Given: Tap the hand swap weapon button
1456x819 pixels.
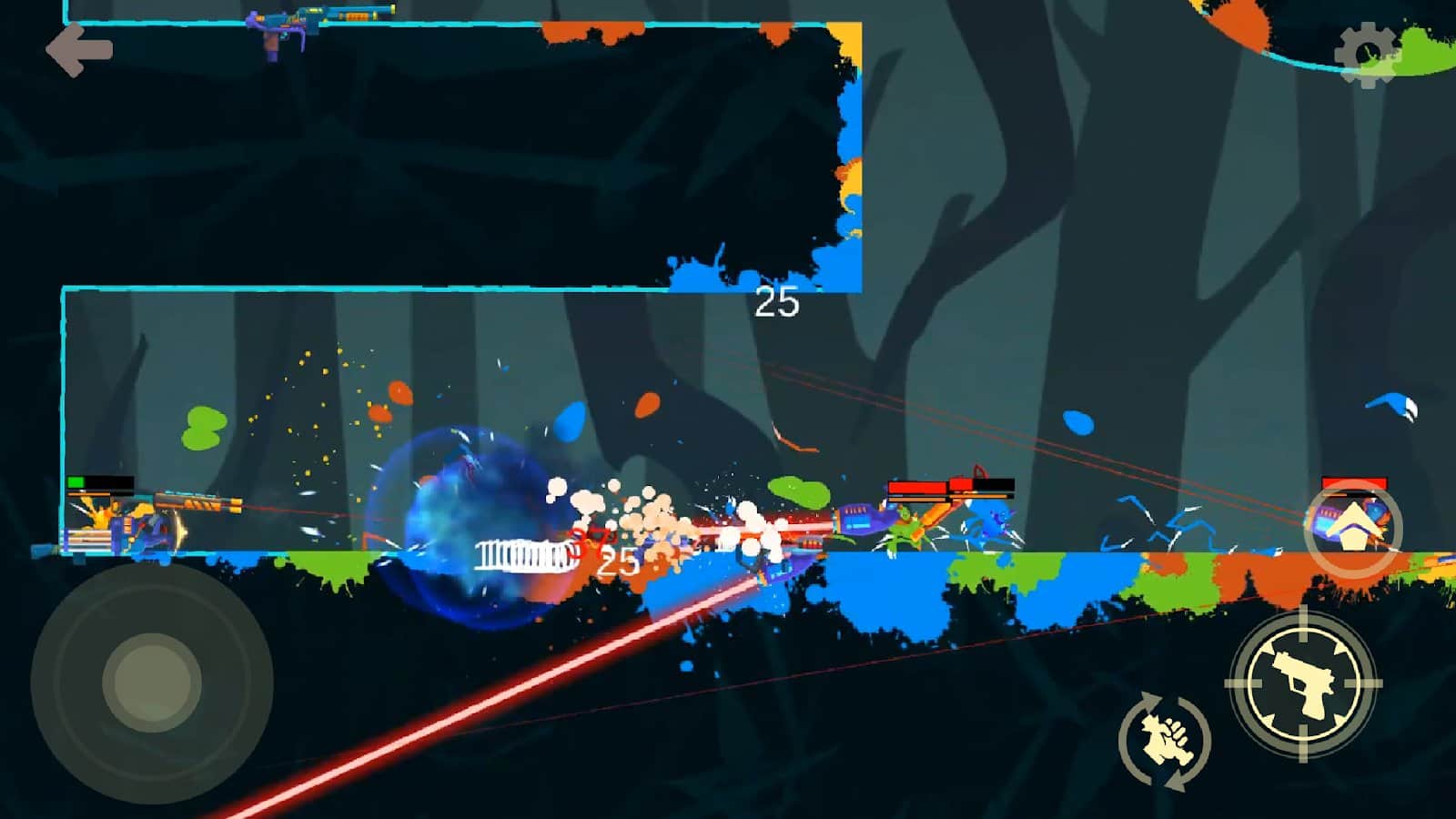Looking at the screenshot, I should [x=1165, y=740].
